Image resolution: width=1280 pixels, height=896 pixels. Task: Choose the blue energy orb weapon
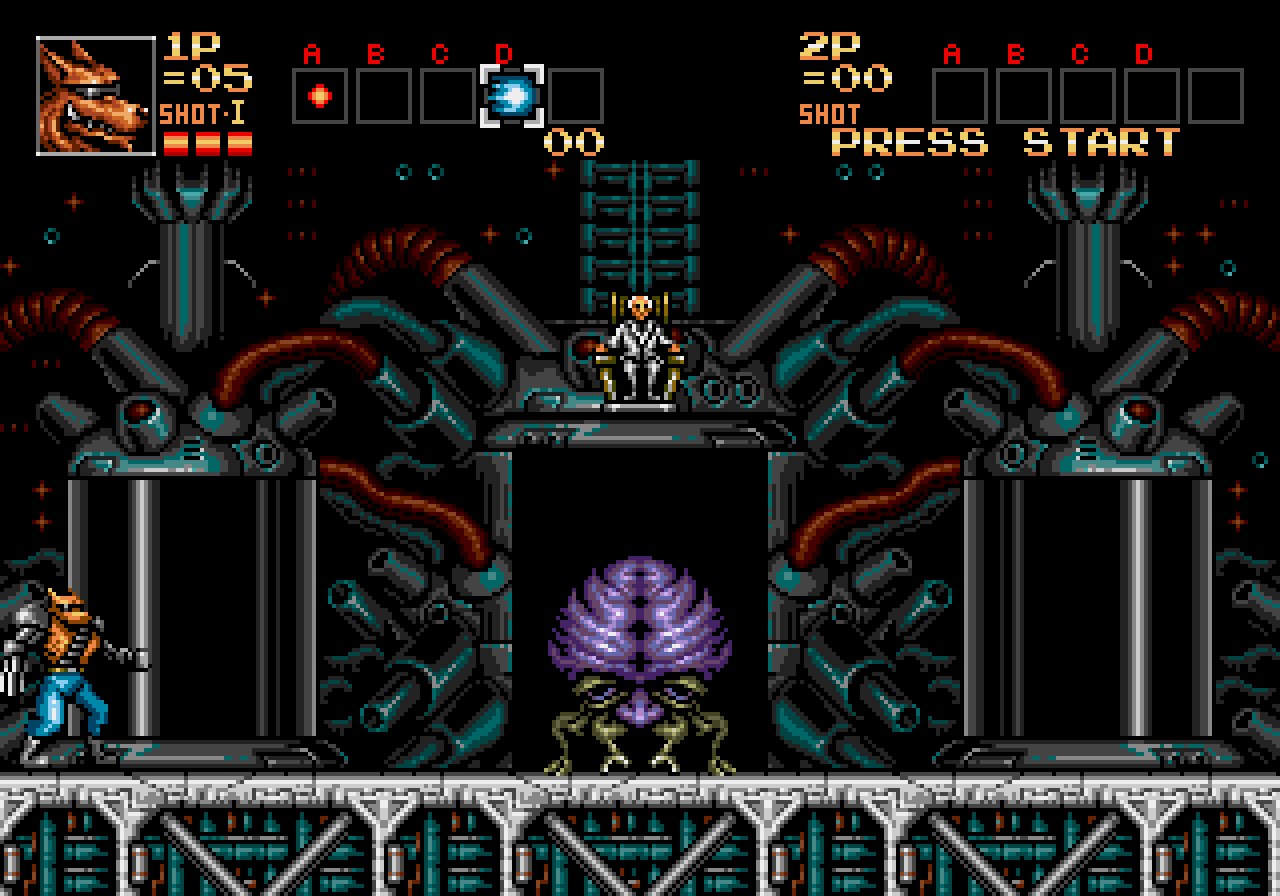coord(512,96)
